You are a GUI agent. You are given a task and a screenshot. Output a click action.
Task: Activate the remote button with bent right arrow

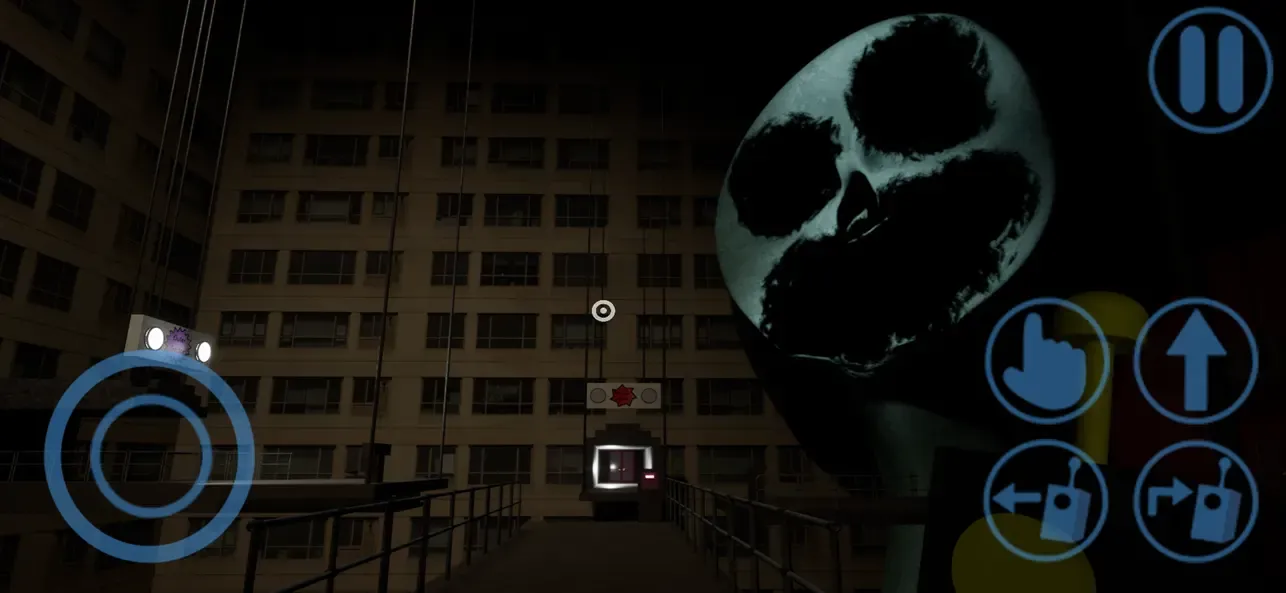1196,501
